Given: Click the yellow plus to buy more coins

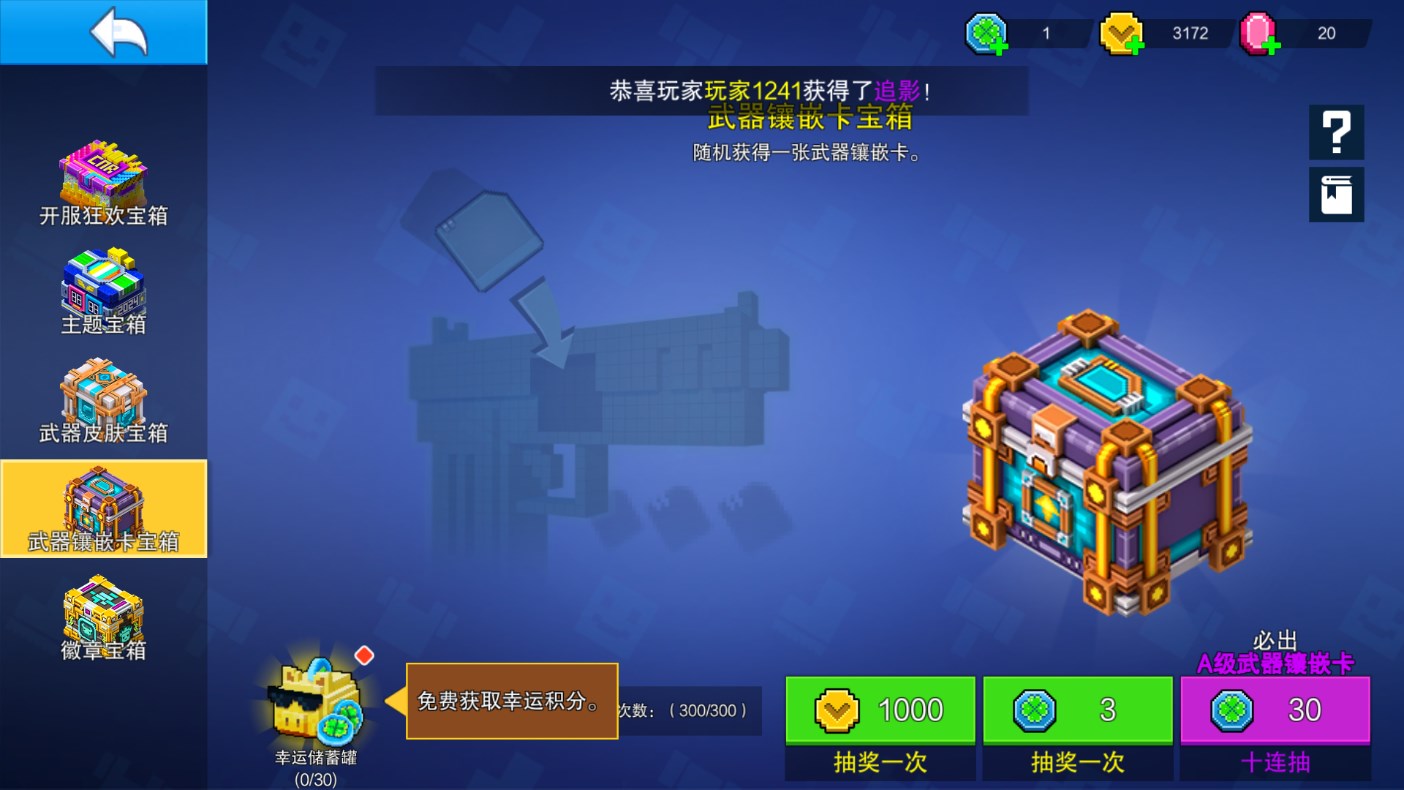Looking at the screenshot, I should click(x=1134, y=43).
